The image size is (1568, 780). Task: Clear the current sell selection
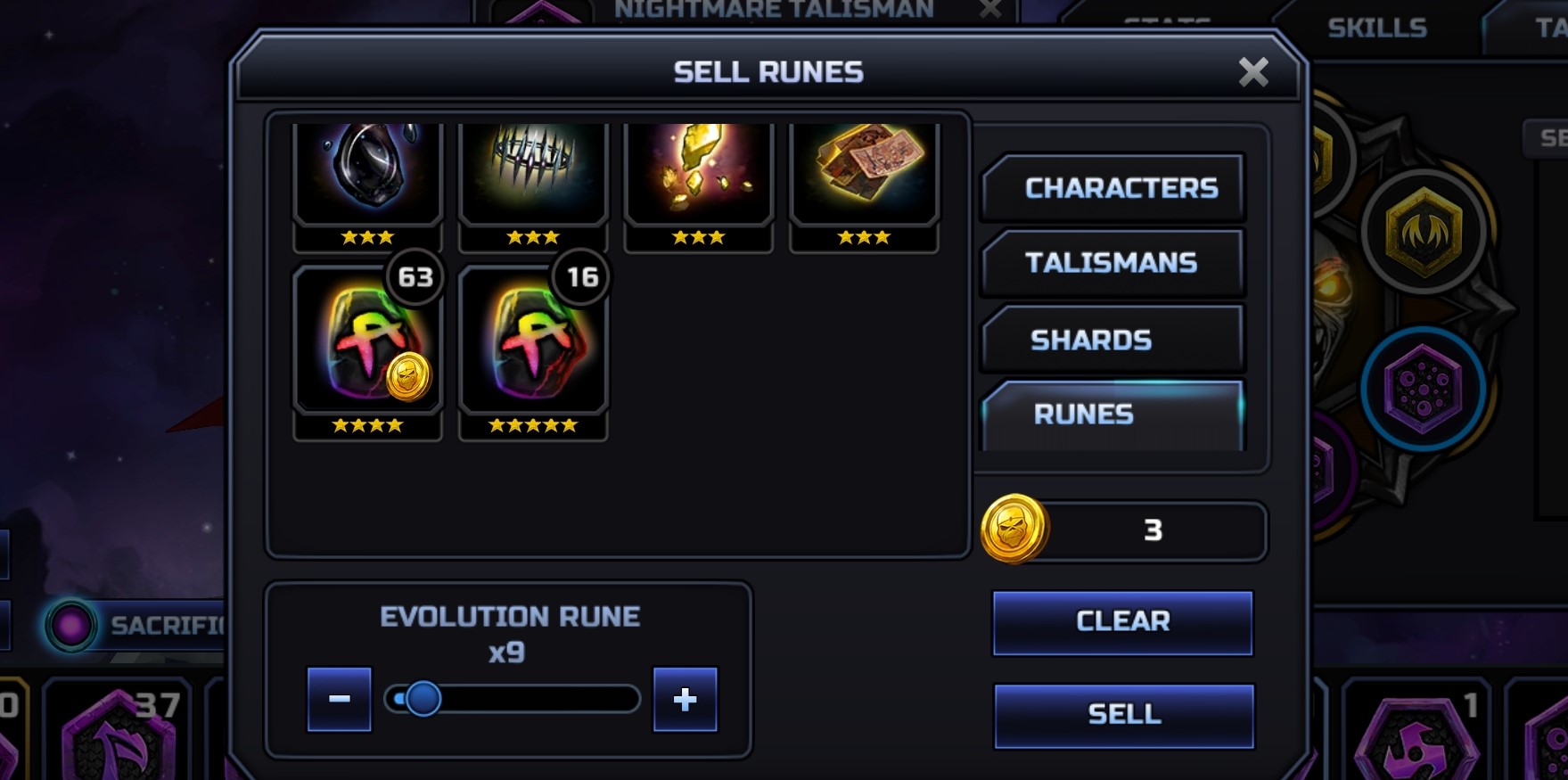pos(1122,622)
